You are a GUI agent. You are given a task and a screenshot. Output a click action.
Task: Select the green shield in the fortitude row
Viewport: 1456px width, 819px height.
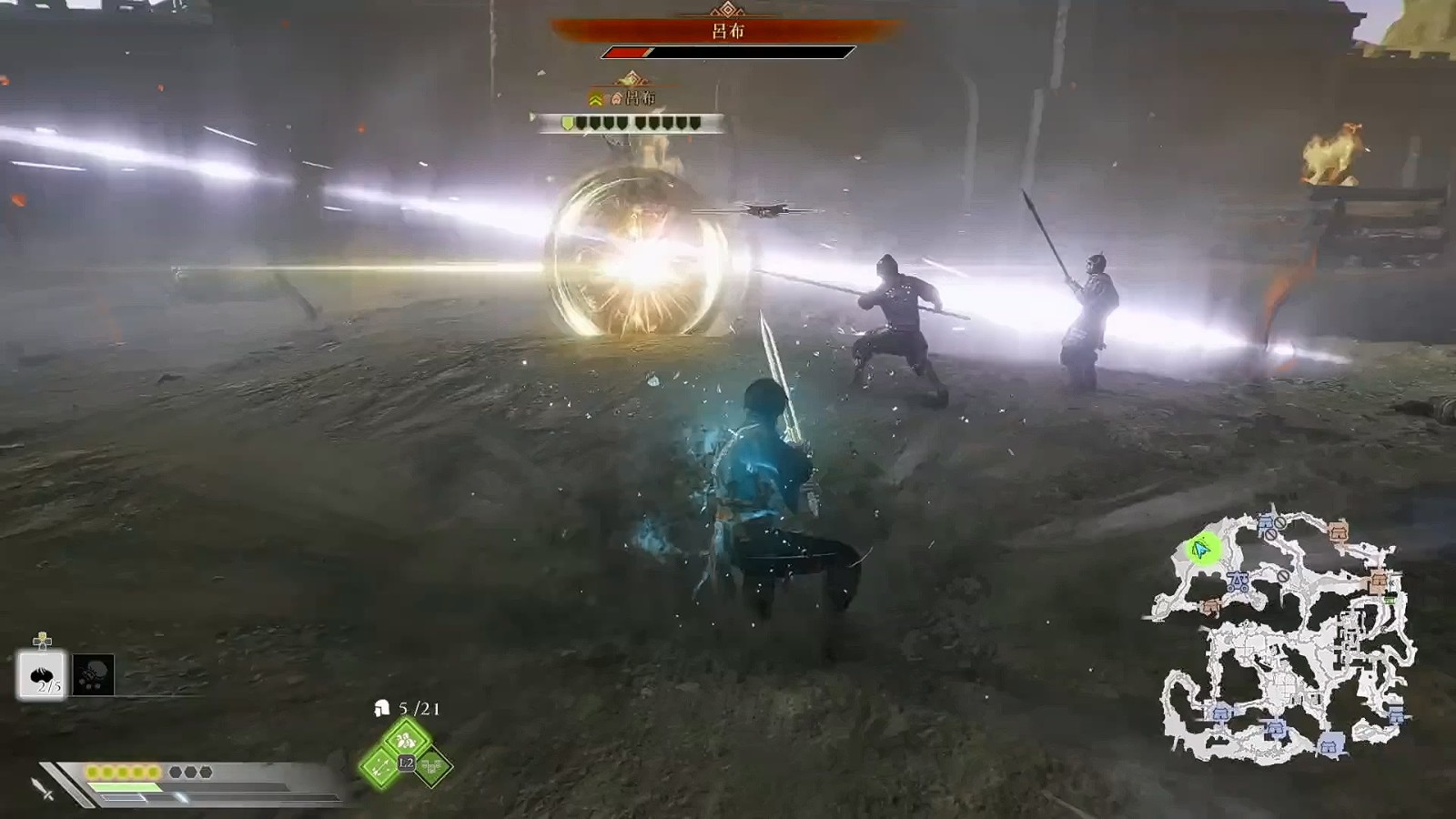(568, 123)
